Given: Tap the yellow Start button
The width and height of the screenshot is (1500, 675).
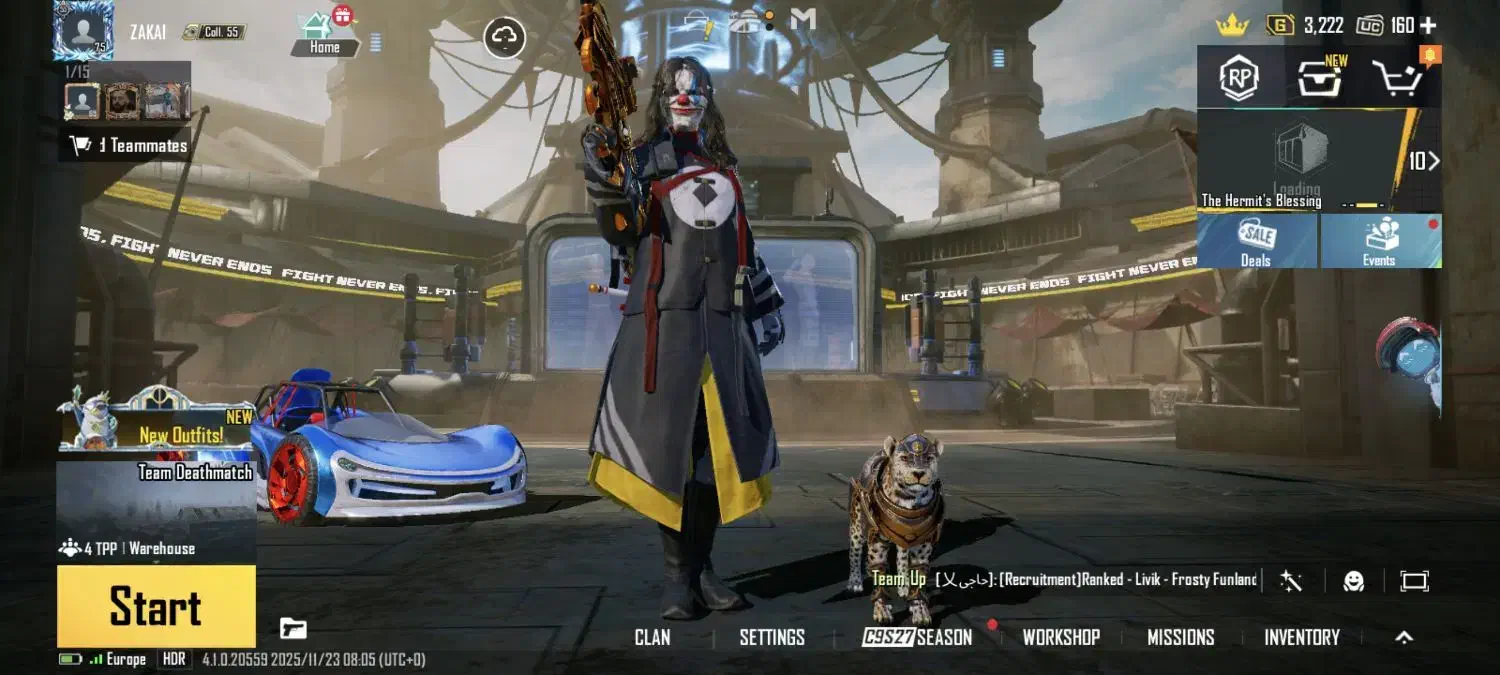Looking at the screenshot, I should [x=156, y=606].
